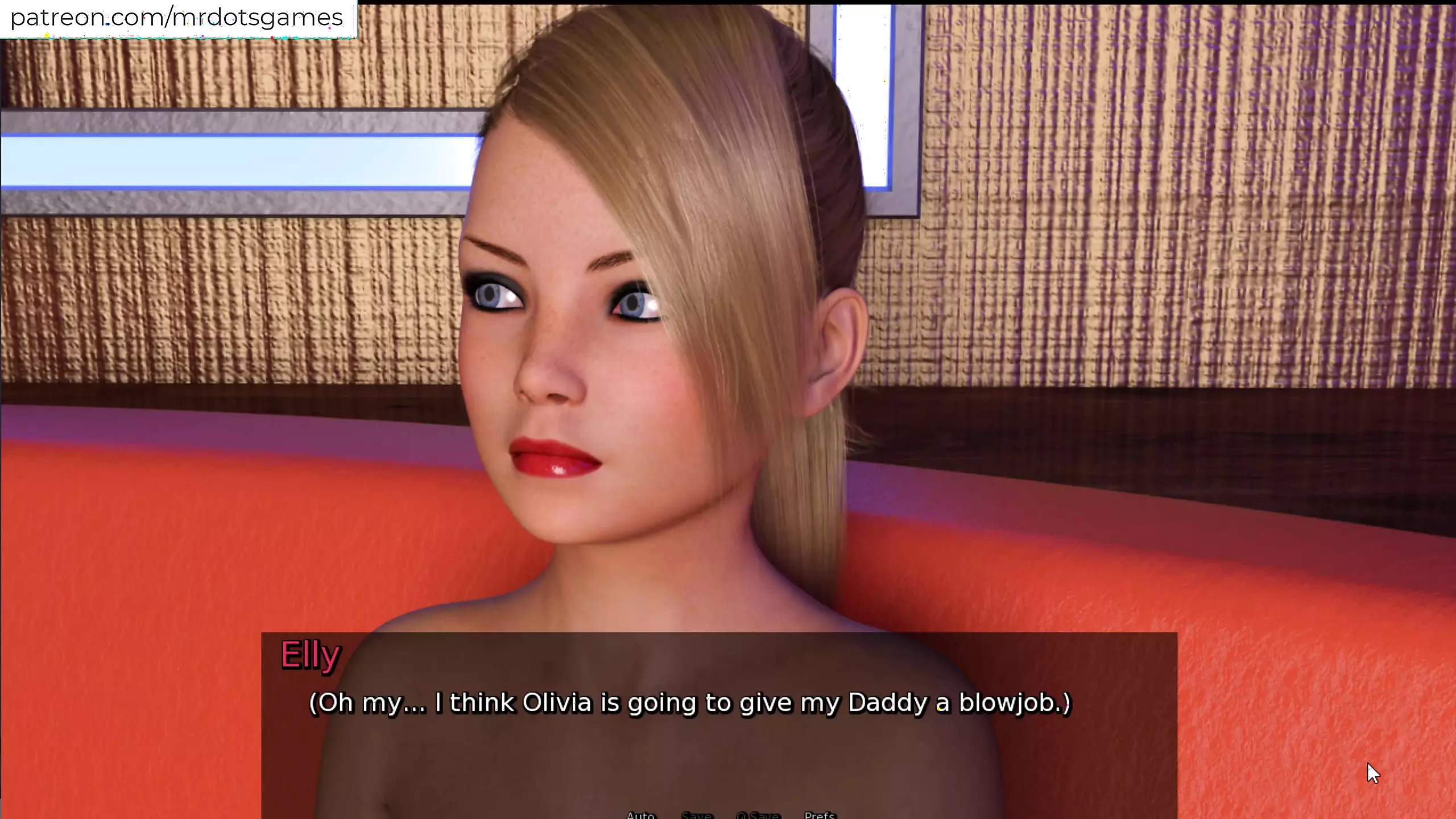Toggle Auto advance in the quick menu
The image size is (1456, 819).
(640, 815)
